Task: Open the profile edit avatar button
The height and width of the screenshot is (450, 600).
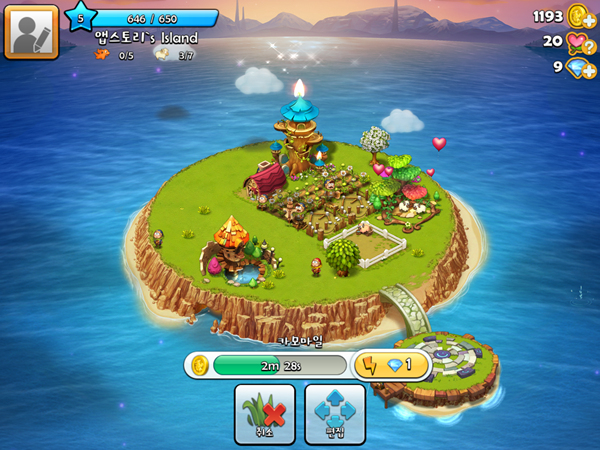Action: pos(31,31)
